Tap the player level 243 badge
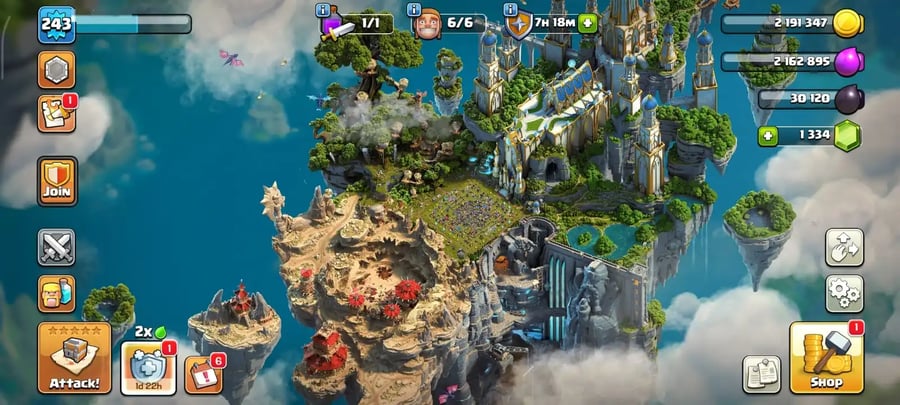Viewport: 900px width, 405px height. [56, 24]
